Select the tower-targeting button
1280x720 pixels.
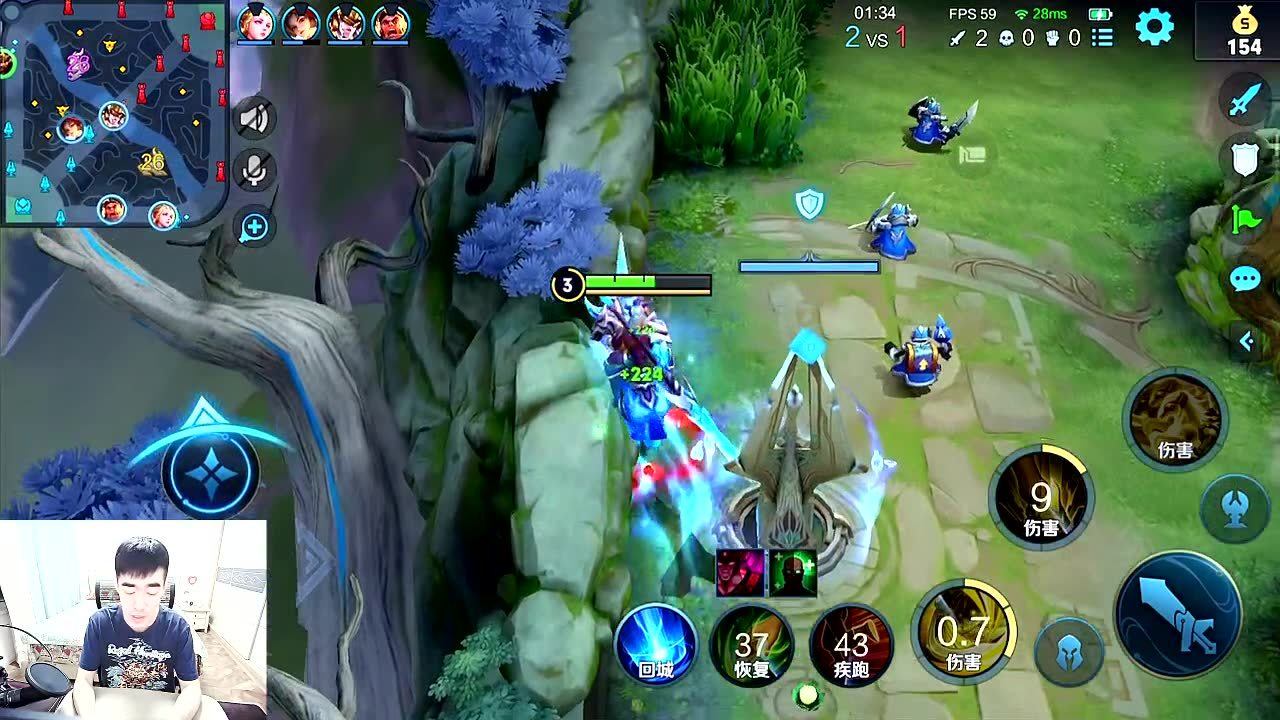1234,507
